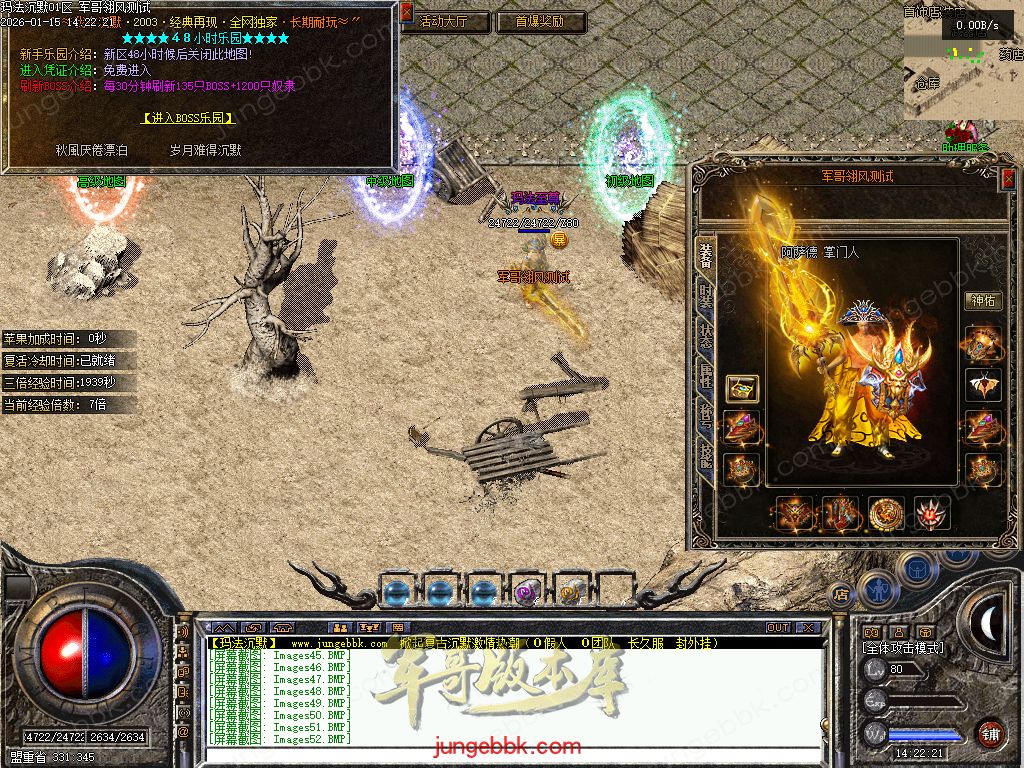Screen dimensions: 1024x768
Task: Use the purple scroll in the quick belt
Action: point(526,592)
